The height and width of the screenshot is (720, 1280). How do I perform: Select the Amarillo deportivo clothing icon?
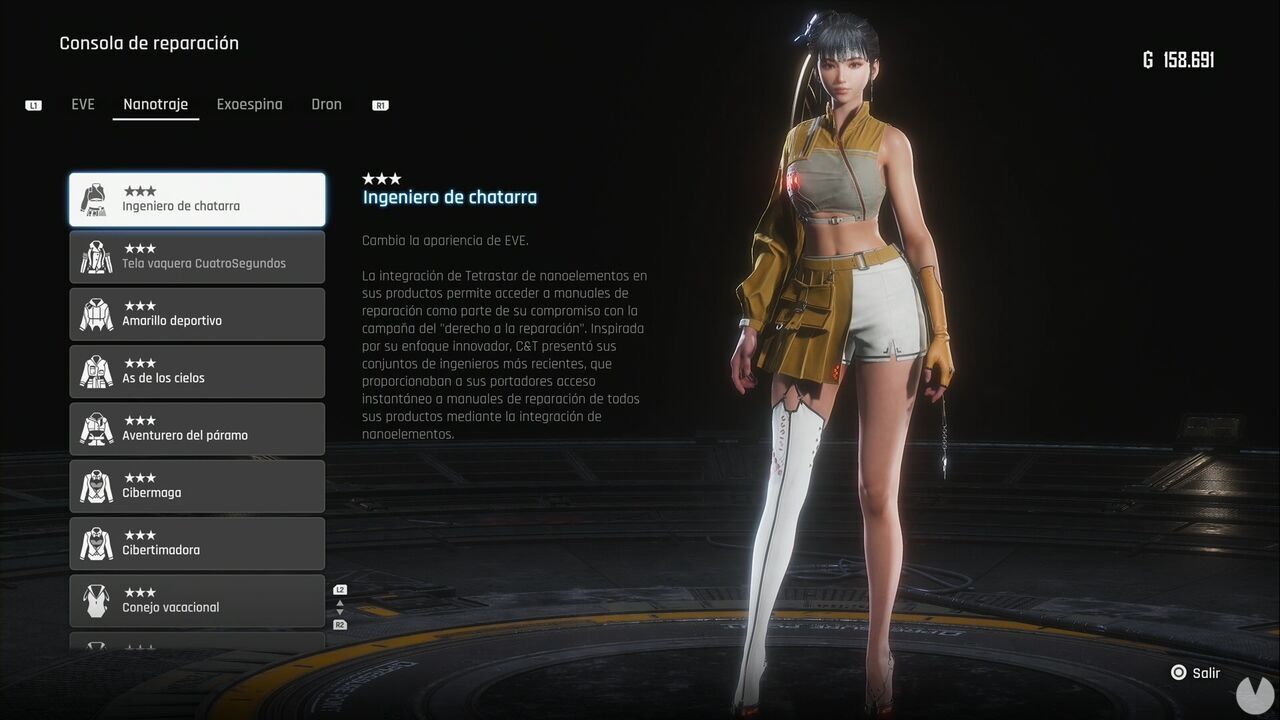pos(95,314)
